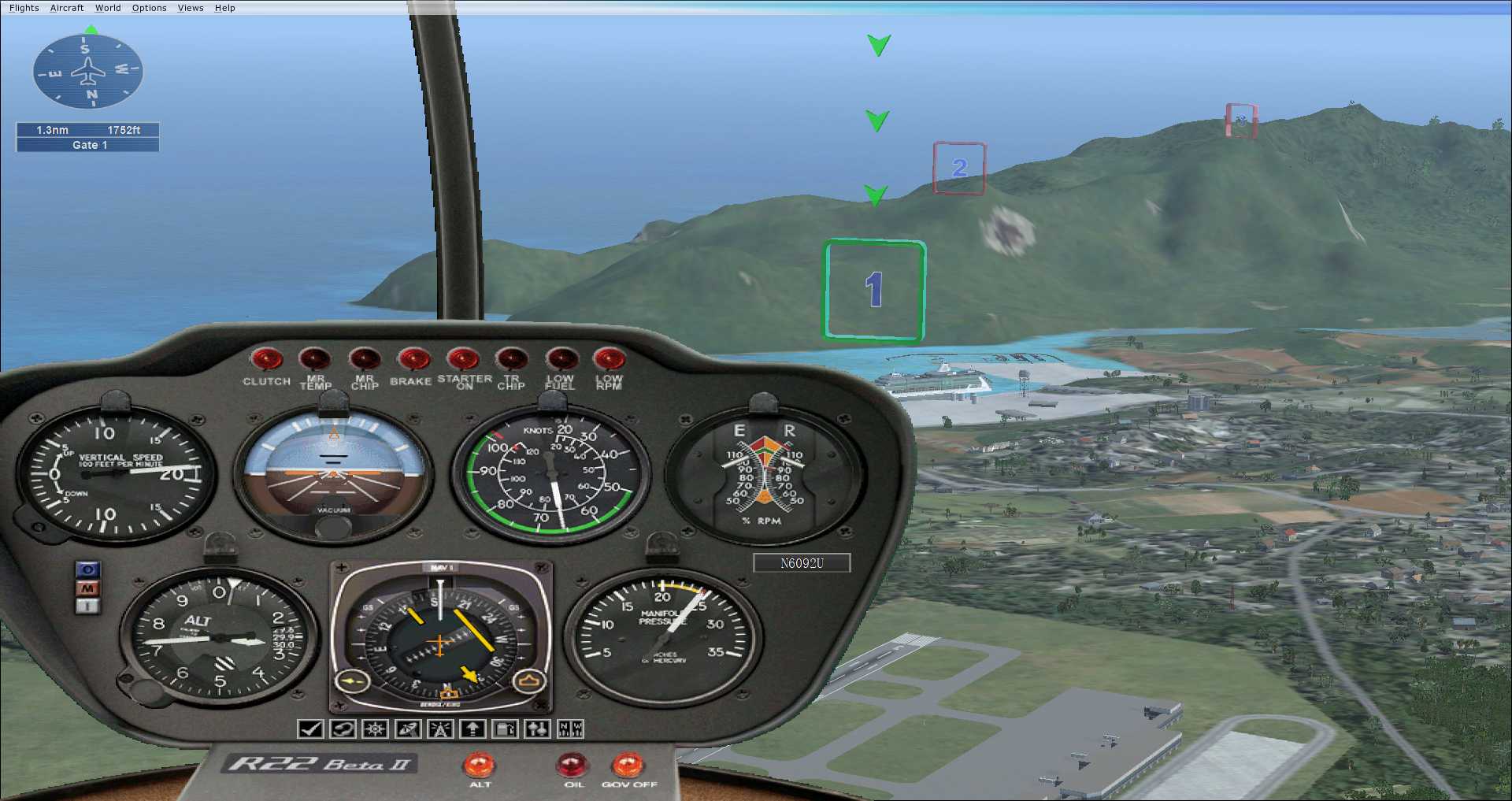Turn the HSI heading bug knob

(x=529, y=680)
